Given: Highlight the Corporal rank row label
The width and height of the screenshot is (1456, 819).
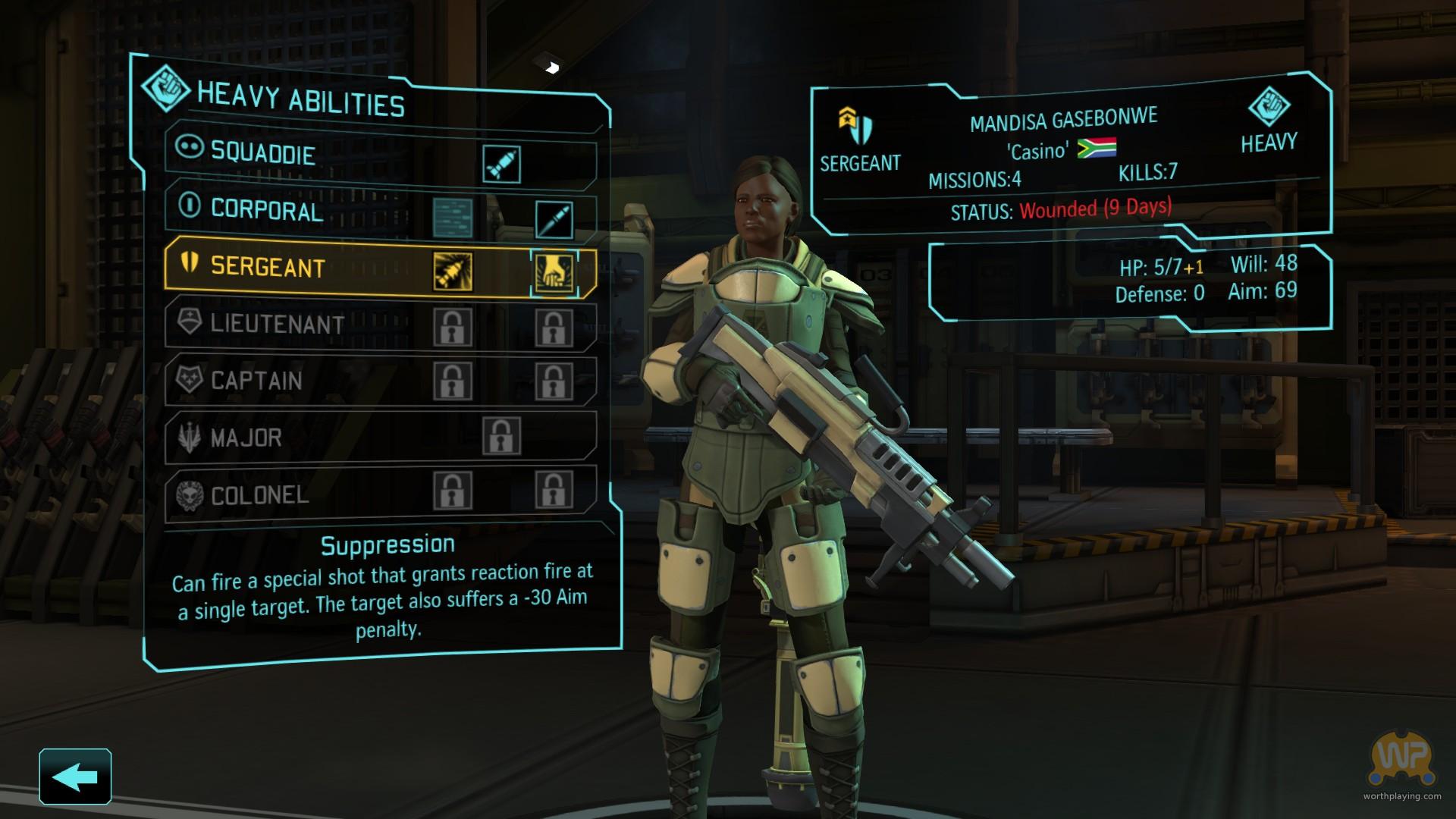Looking at the screenshot, I should [x=266, y=210].
